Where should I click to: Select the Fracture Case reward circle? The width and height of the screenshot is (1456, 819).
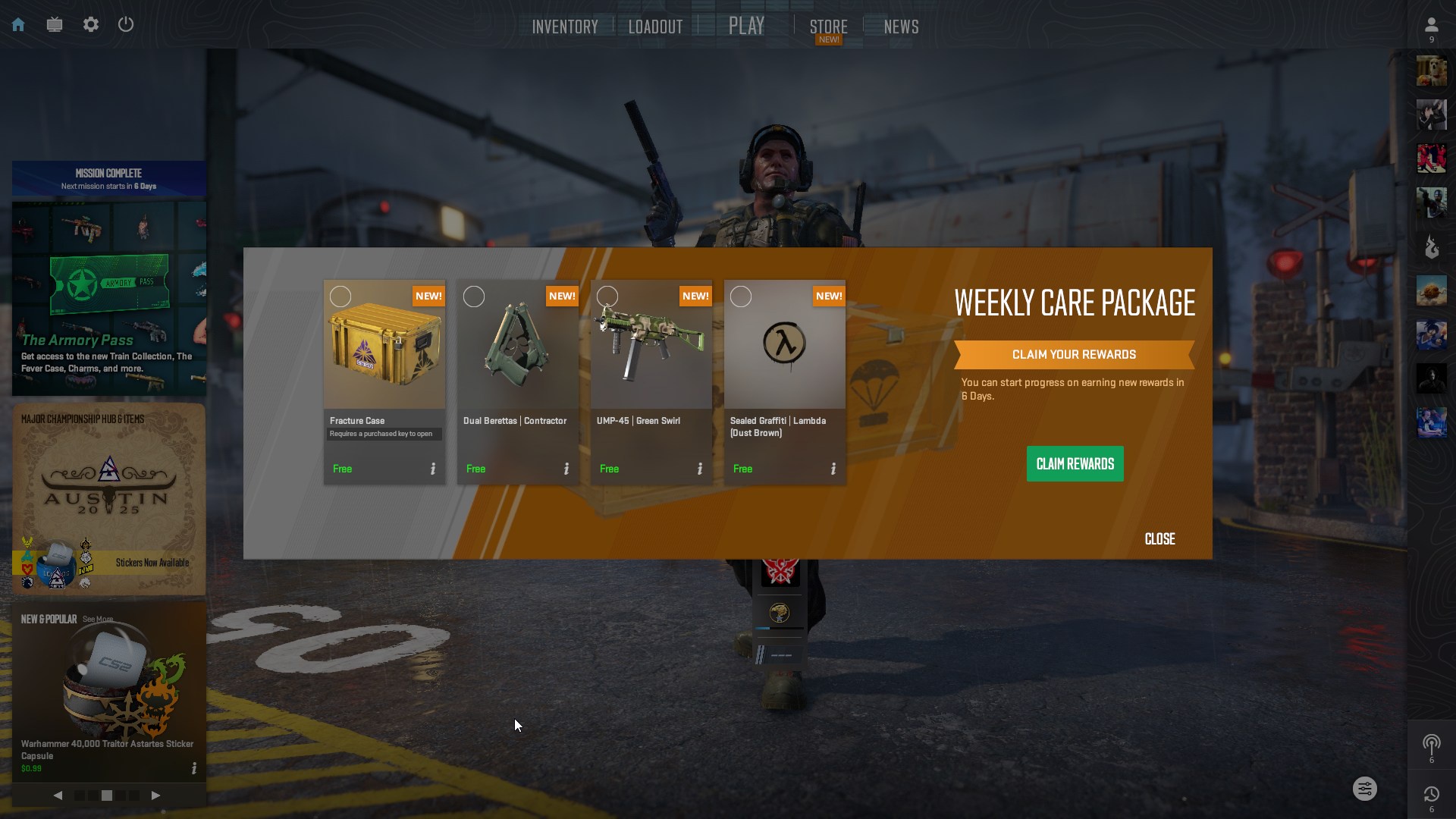[340, 296]
